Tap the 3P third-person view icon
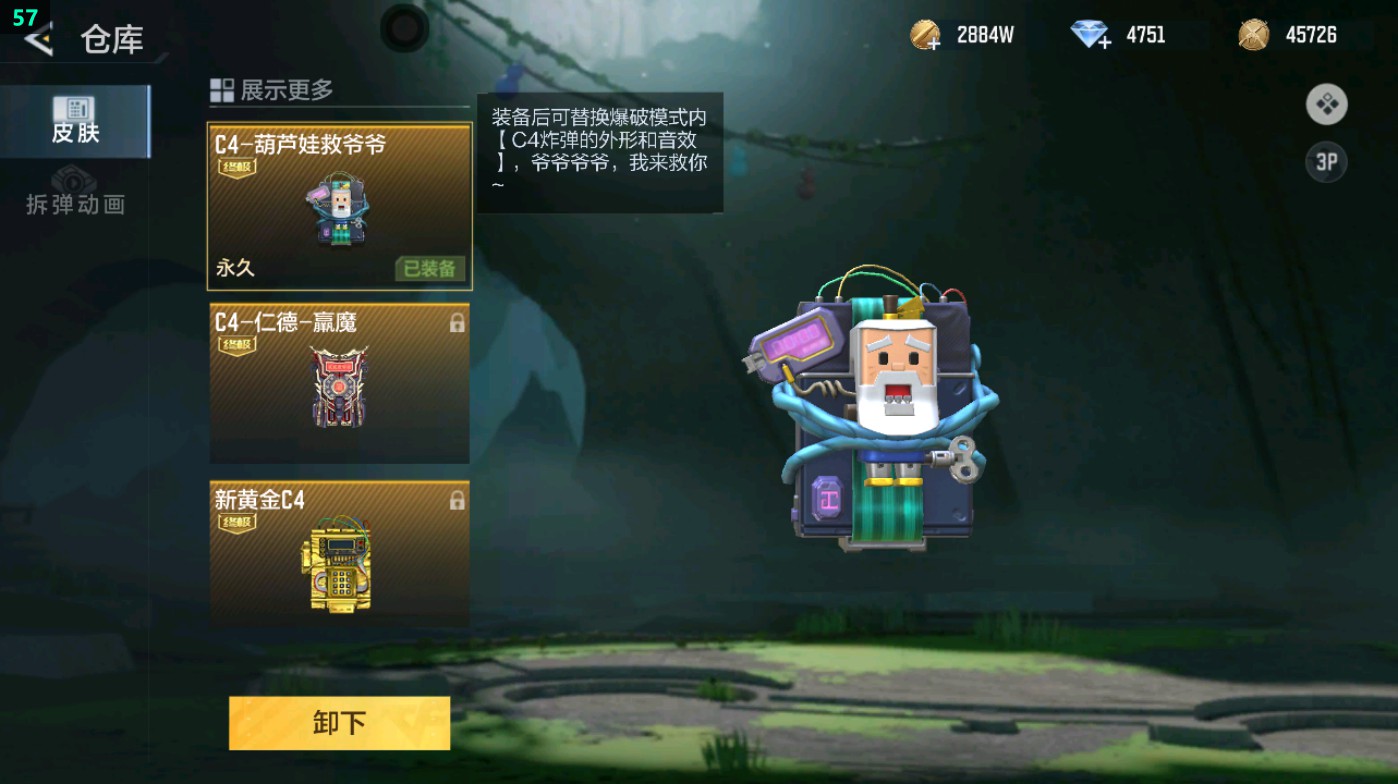Image resolution: width=1398 pixels, height=784 pixels. [x=1327, y=160]
